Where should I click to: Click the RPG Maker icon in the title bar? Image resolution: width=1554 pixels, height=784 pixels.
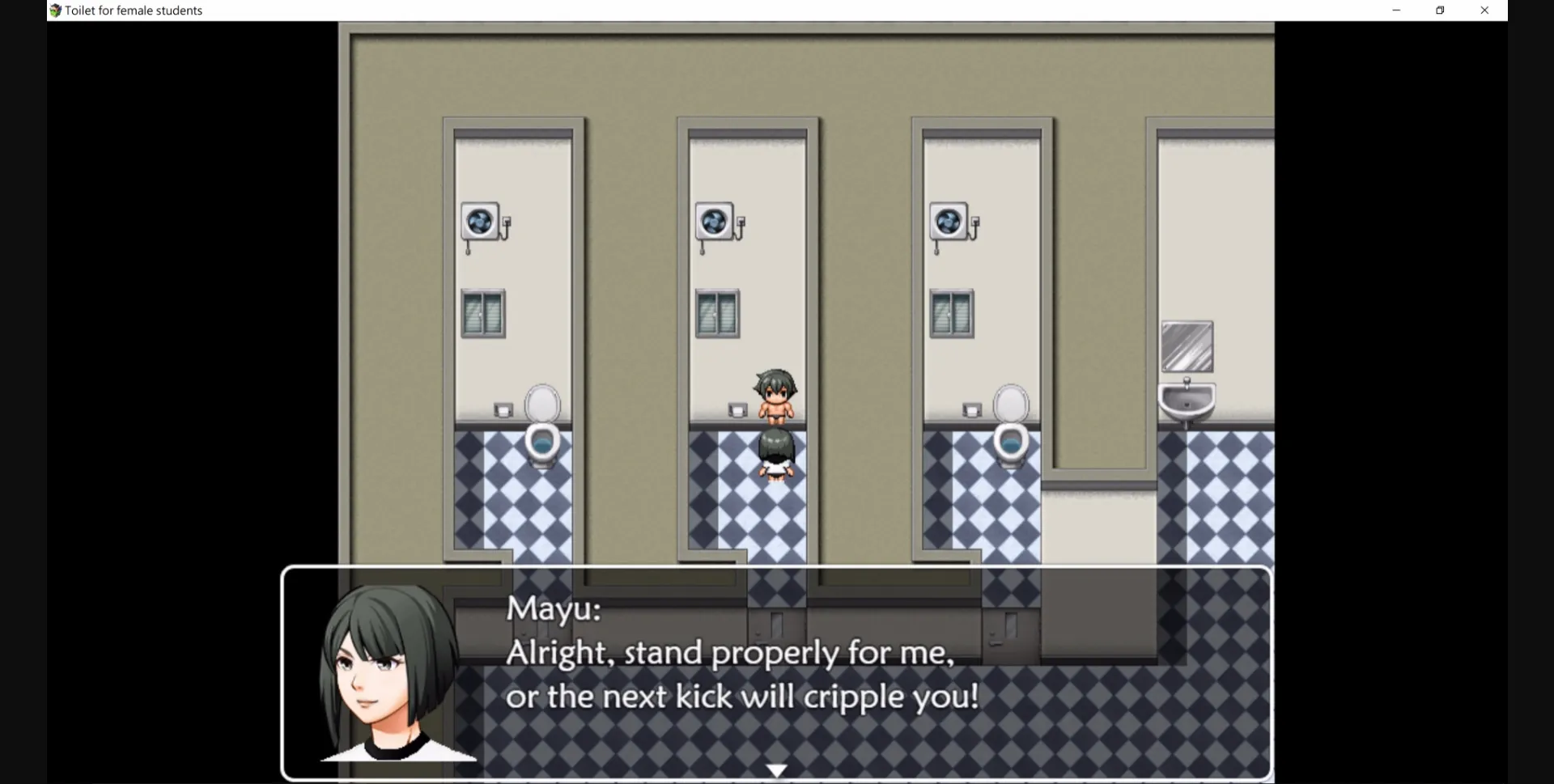(54, 10)
